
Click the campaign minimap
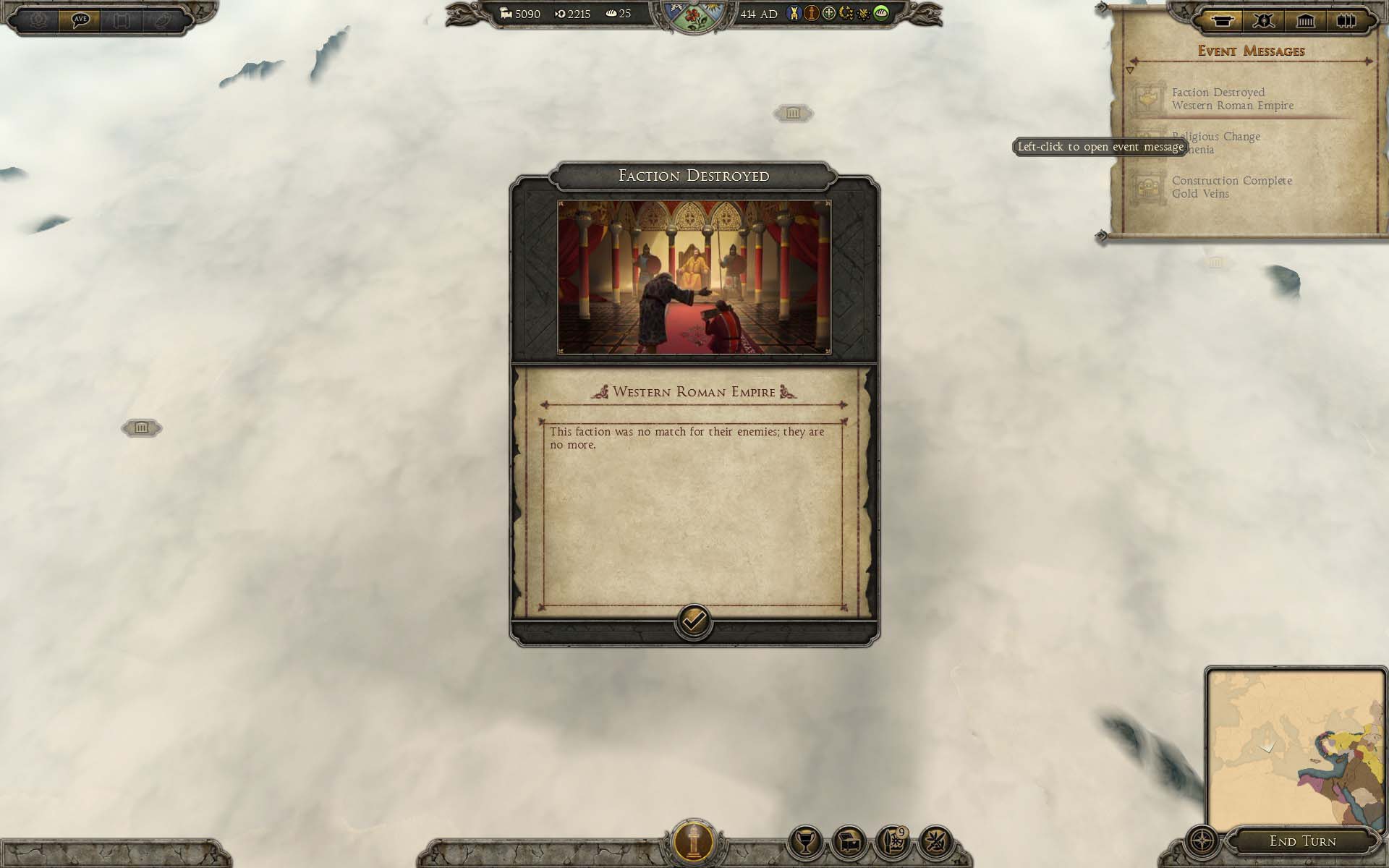1295,748
